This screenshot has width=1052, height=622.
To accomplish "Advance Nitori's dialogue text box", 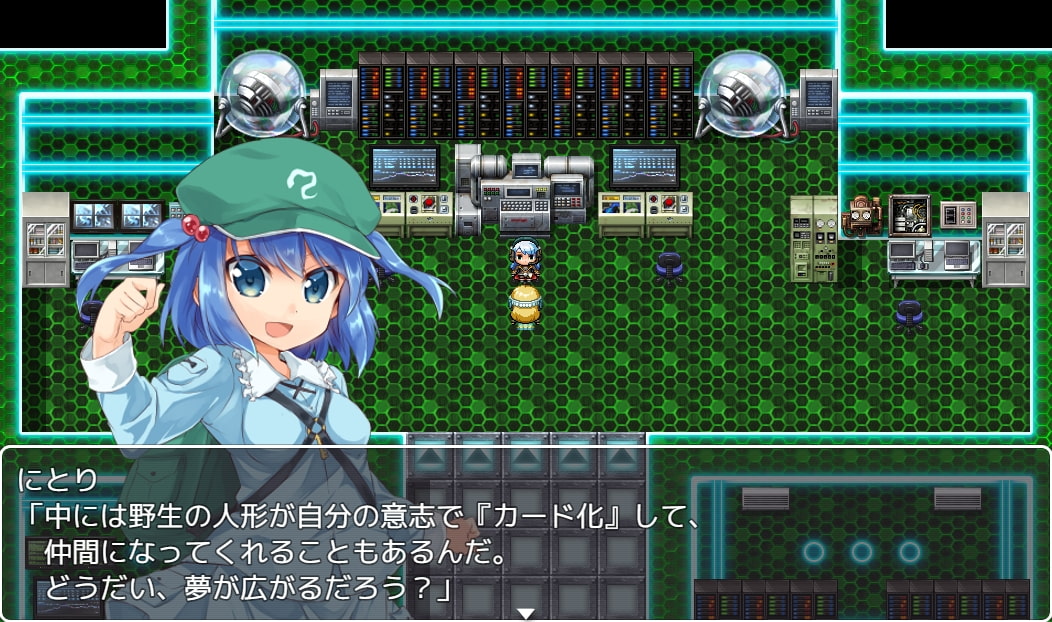I will [x=526, y=534].
